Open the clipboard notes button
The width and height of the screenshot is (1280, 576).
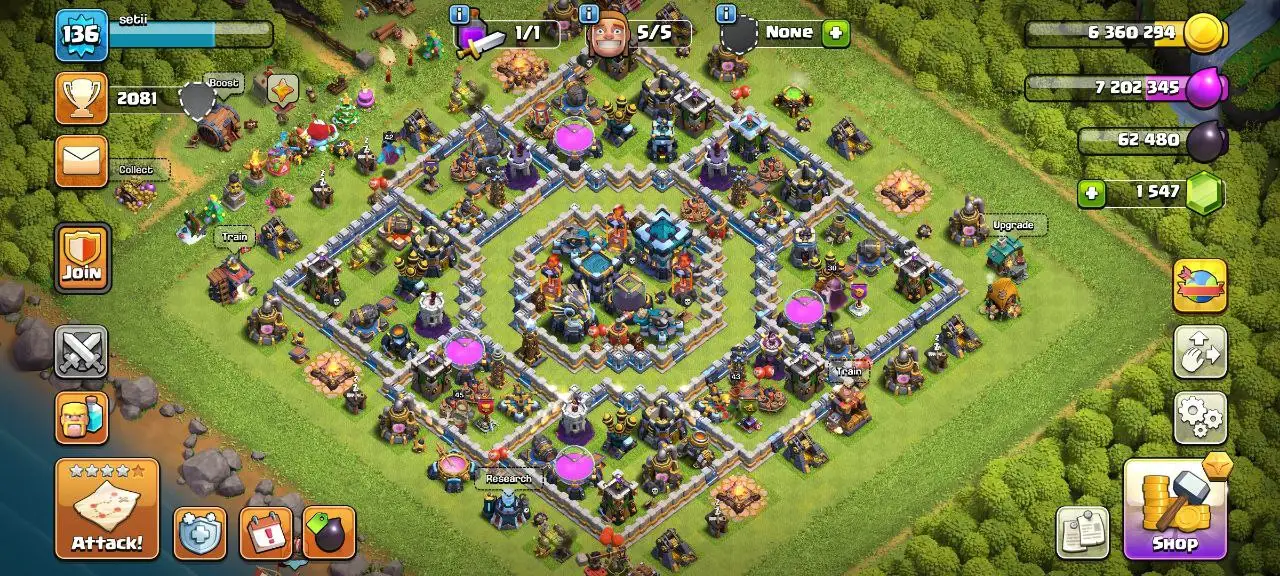[x=1082, y=531]
